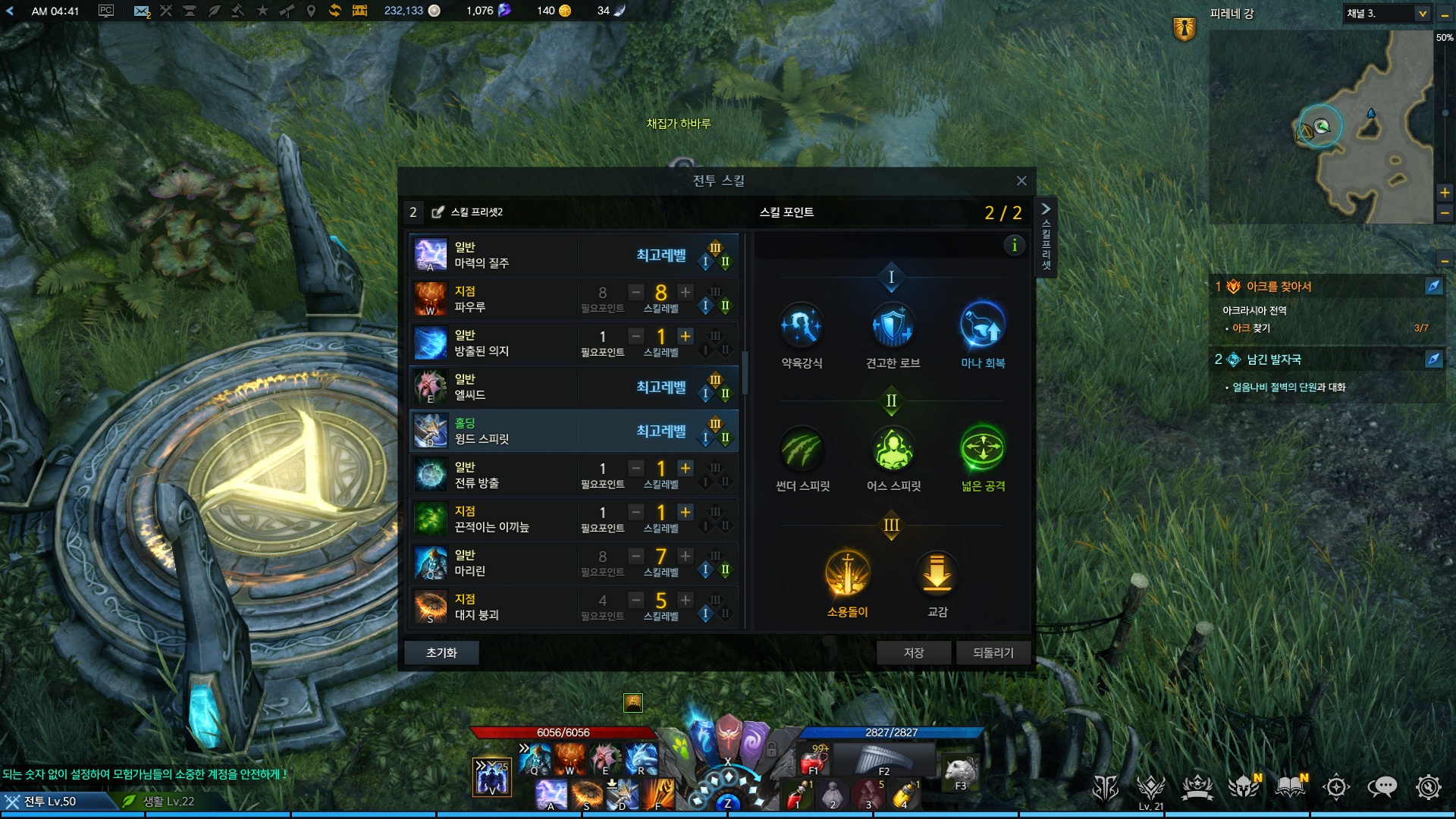Decrease 마리린 skill level

tap(636, 556)
